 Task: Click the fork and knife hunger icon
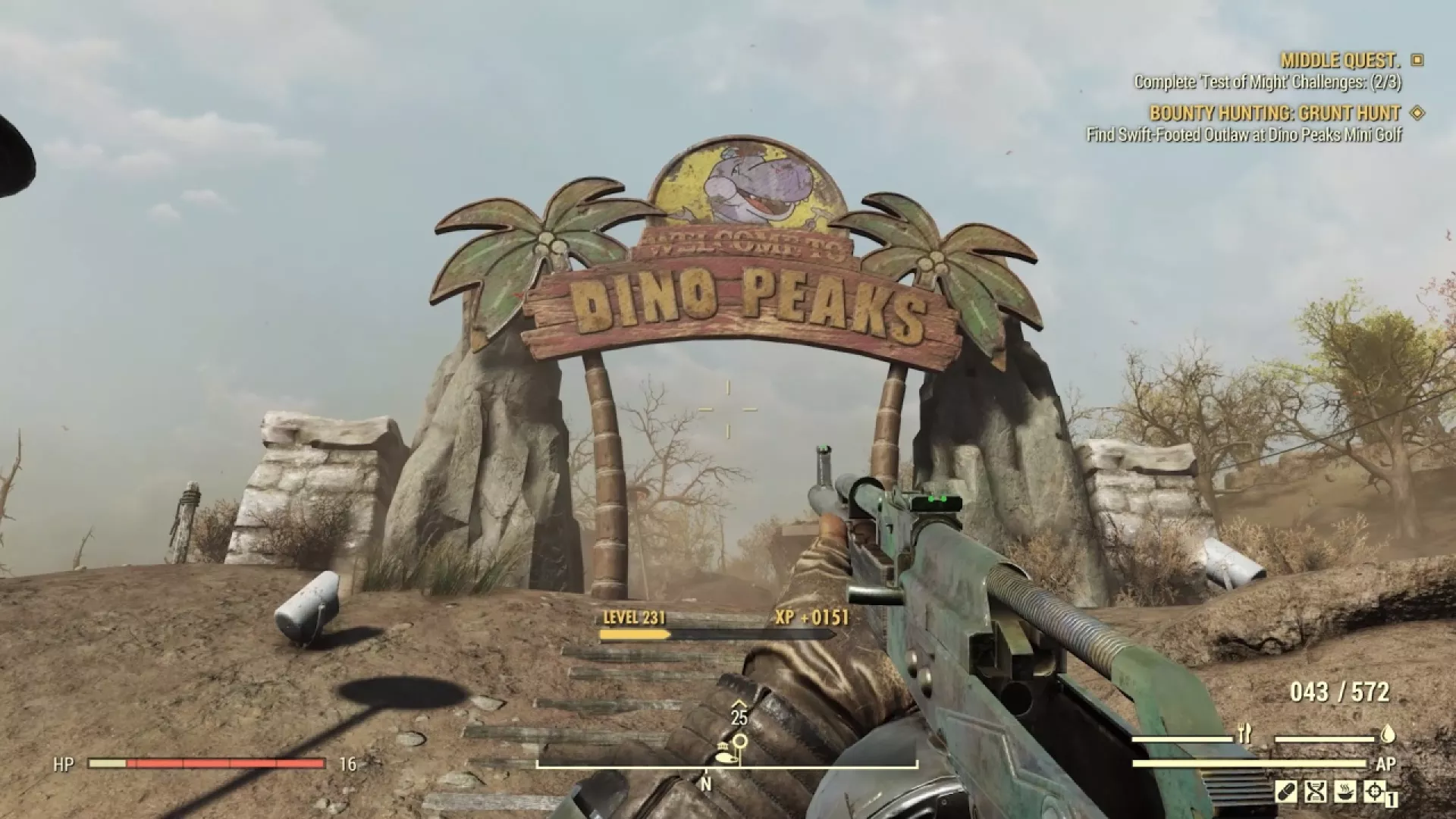click(1244, 734)
